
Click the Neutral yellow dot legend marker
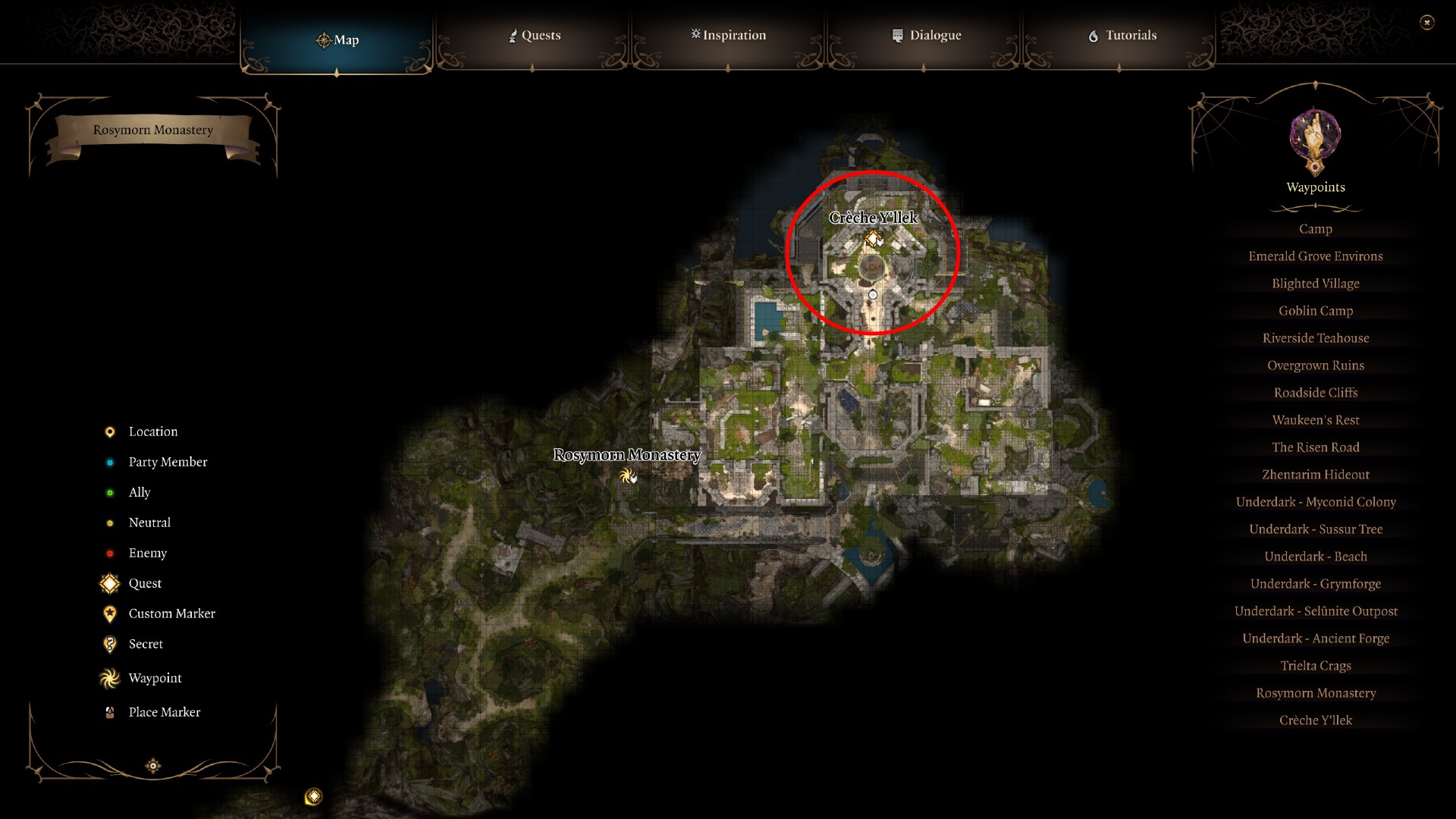[109, 522]
